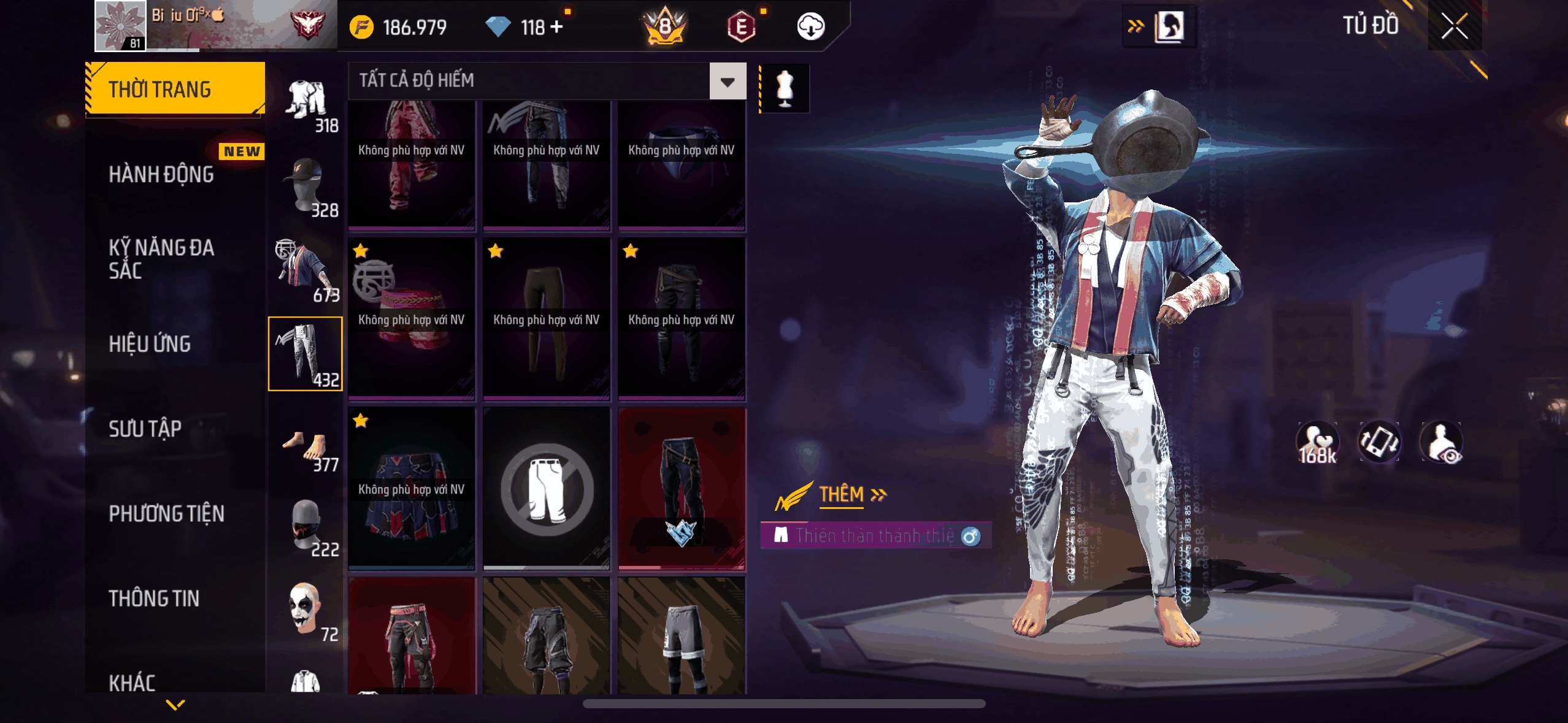
Task: Pick the jacket tops category
Action: point(305,270)
